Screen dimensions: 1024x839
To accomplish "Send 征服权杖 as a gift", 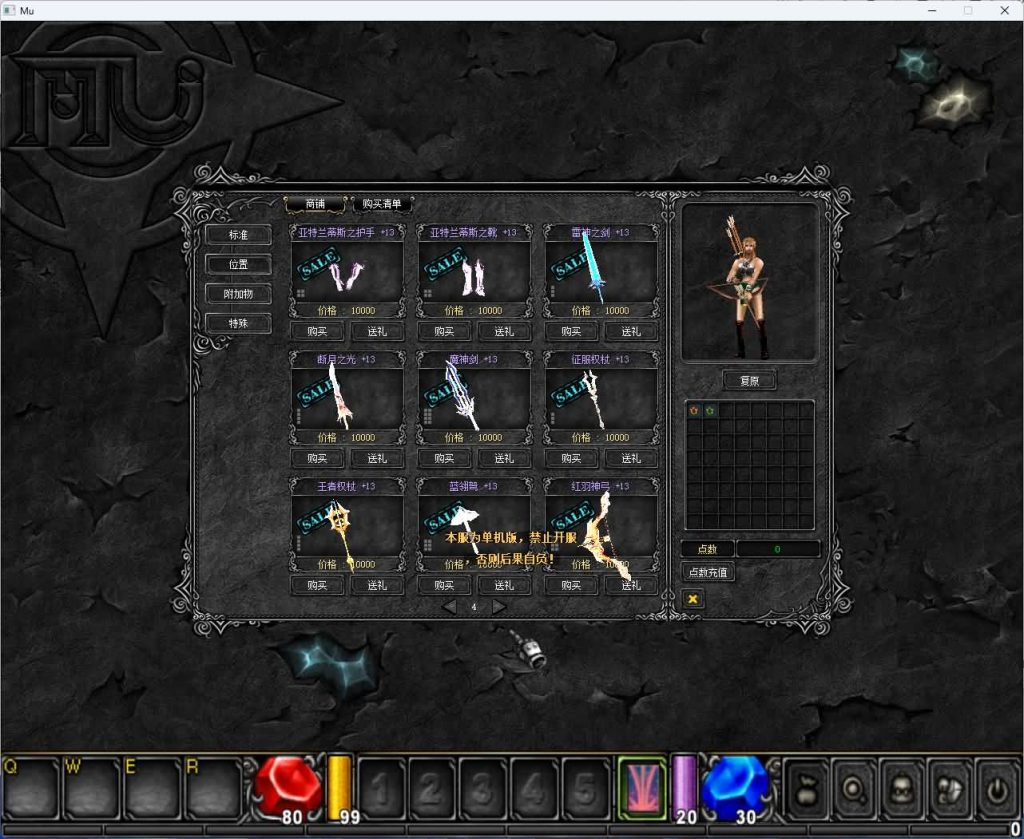I will click(x=631, y=459).
